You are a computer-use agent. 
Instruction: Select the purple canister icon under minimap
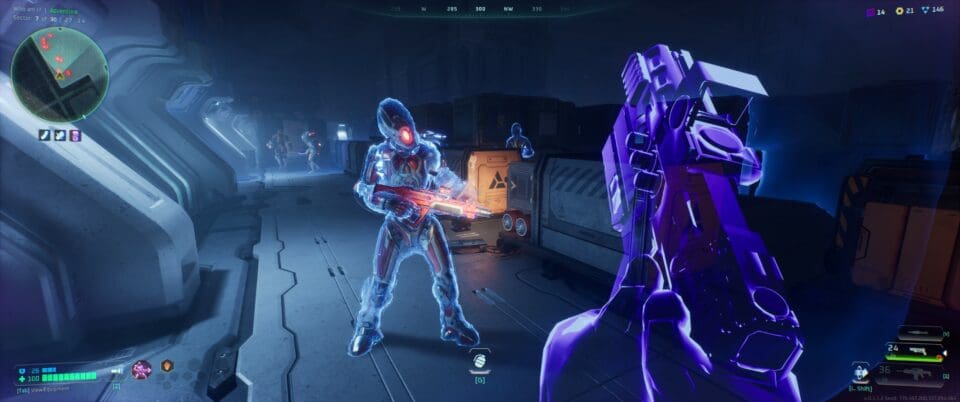coord(75,135)
